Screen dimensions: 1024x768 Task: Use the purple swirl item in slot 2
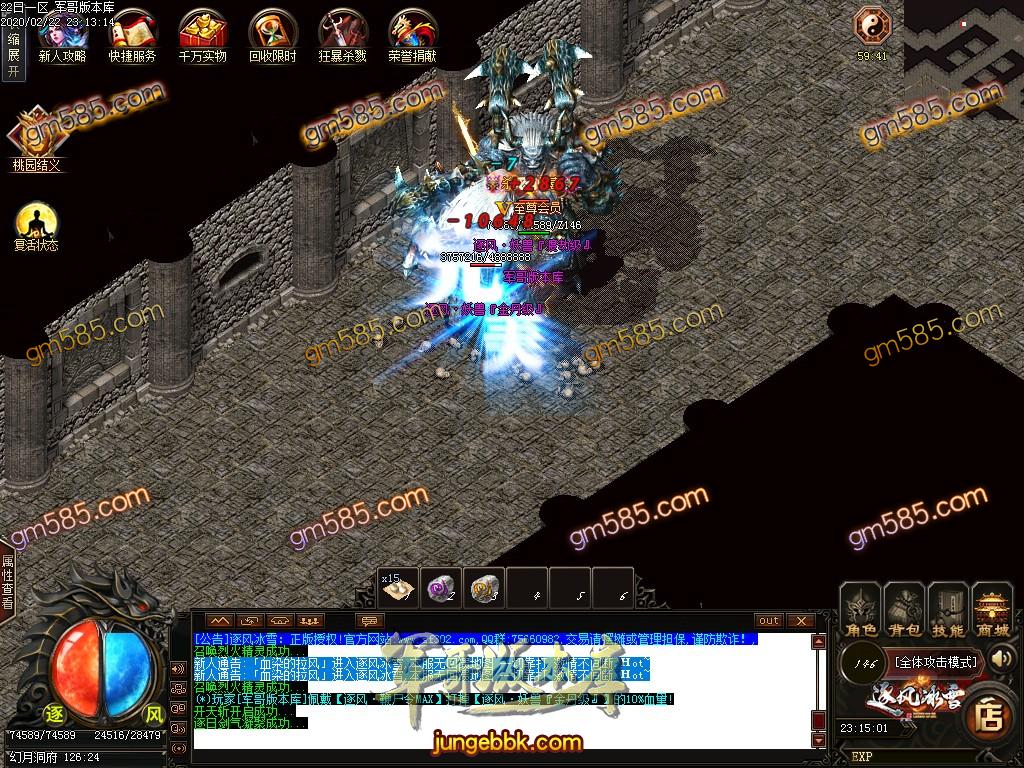(442, 589)
